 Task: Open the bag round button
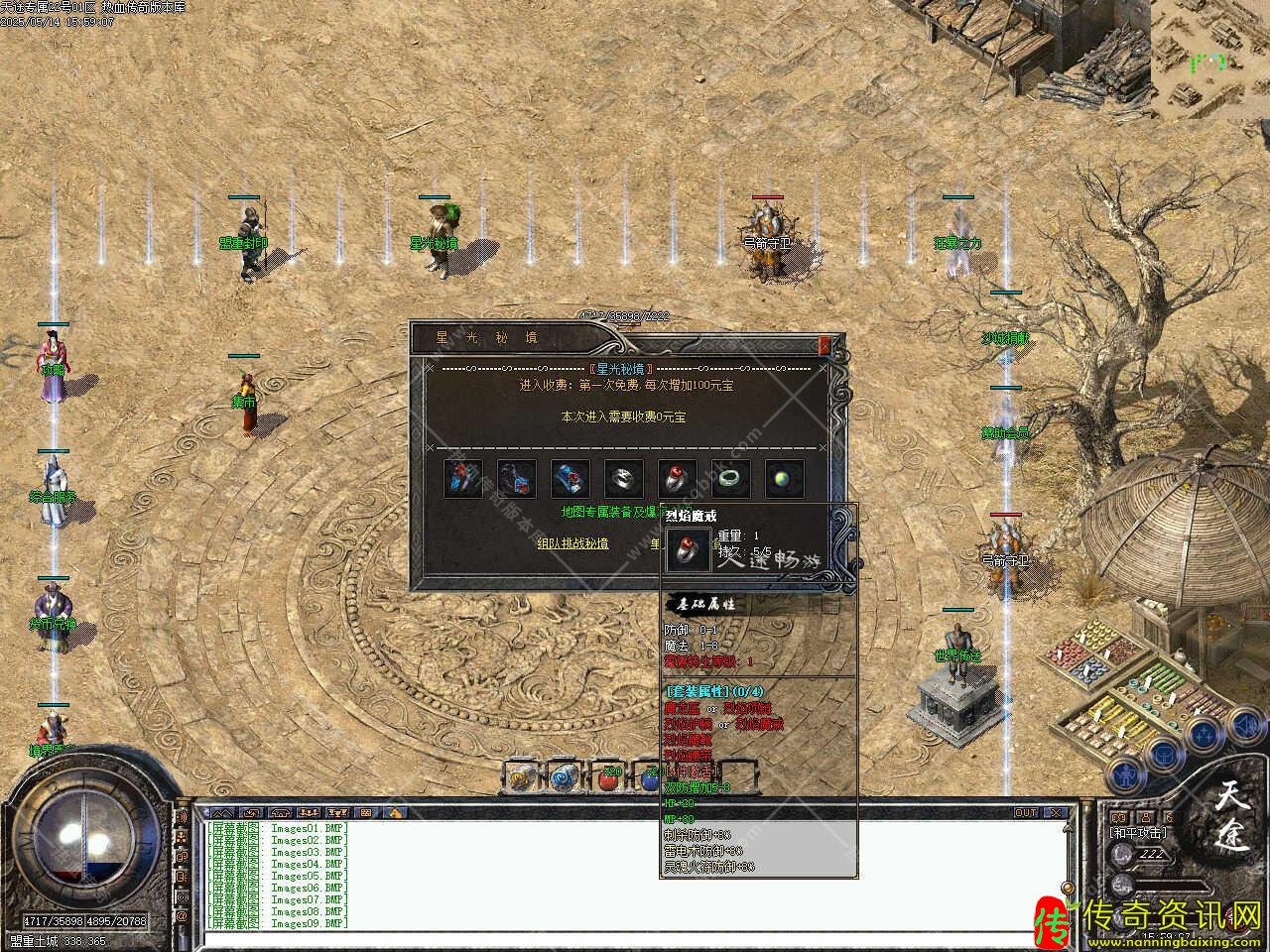click(1163, 754)
